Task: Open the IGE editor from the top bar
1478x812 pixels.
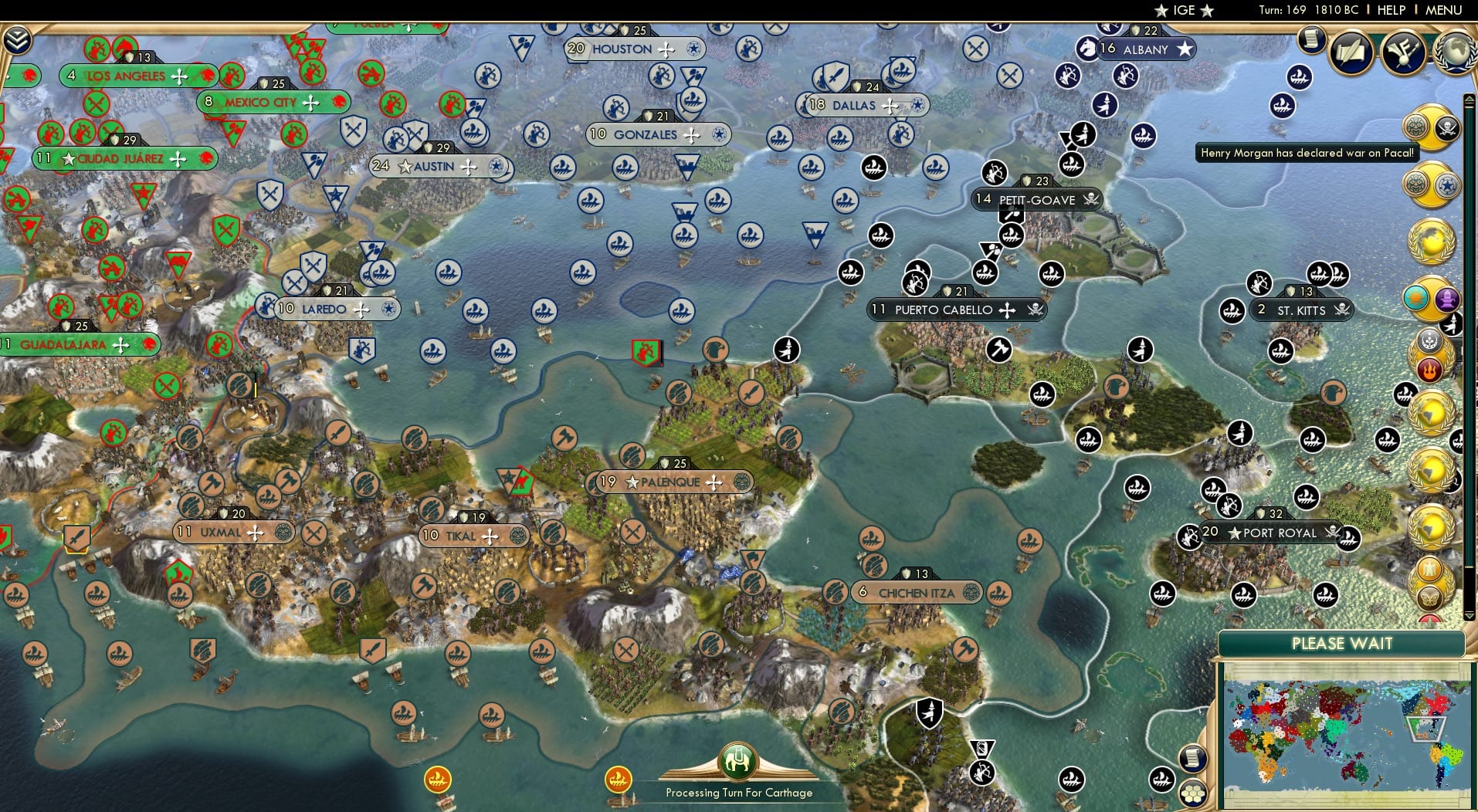Action: 1184,11
